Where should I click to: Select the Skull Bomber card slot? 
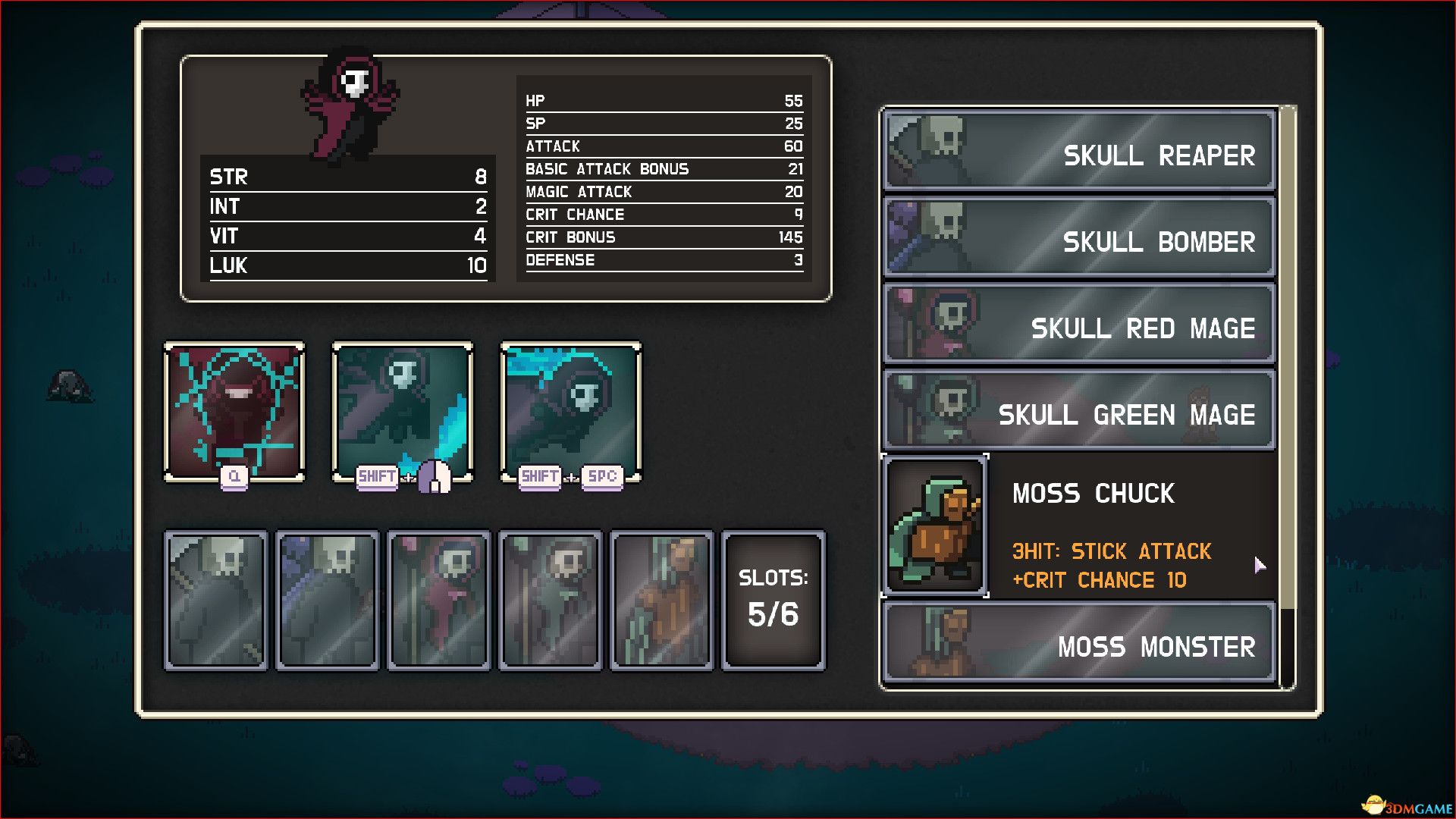[328, 601]
